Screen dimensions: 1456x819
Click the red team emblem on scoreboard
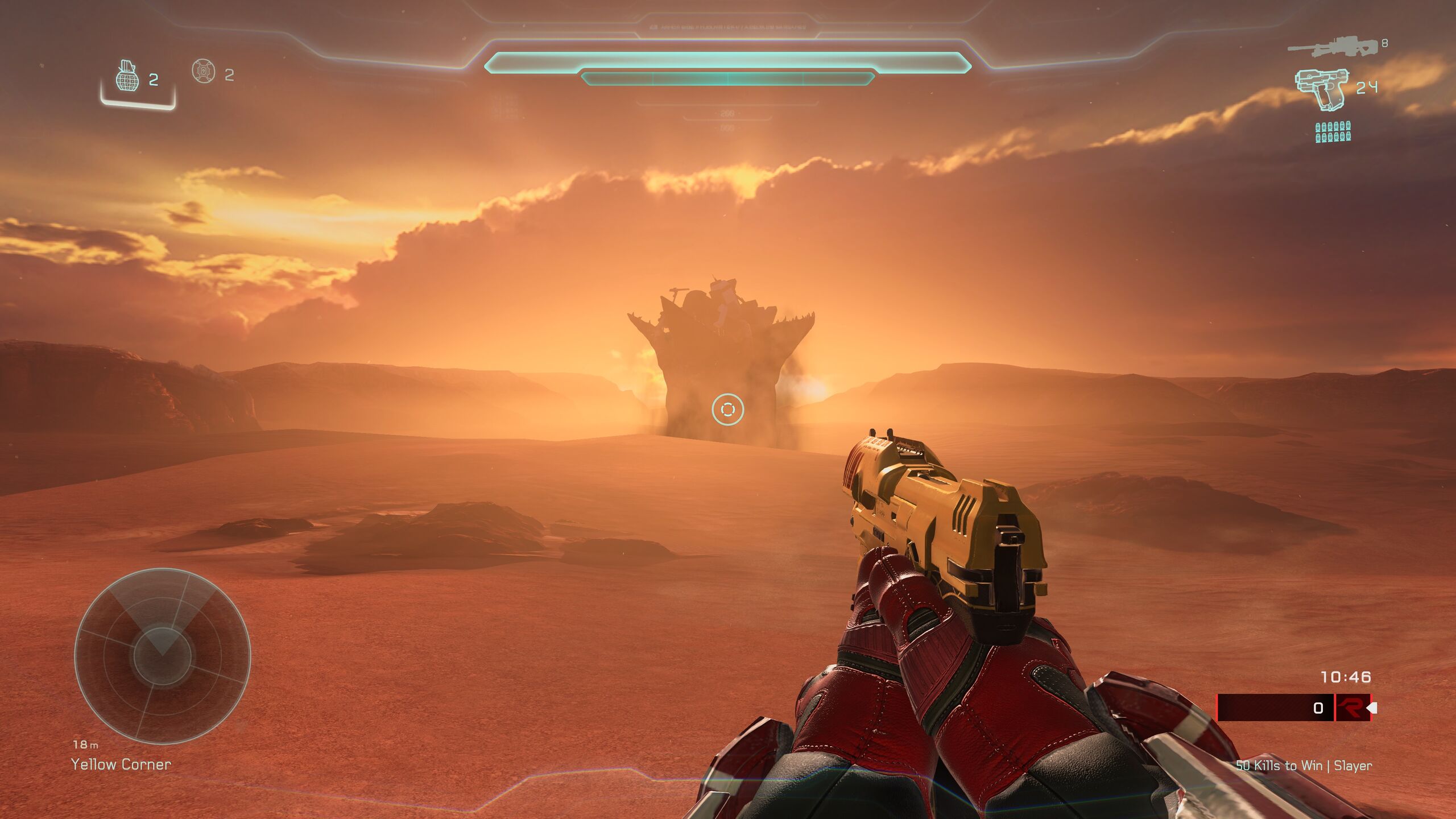(1352, 708)
